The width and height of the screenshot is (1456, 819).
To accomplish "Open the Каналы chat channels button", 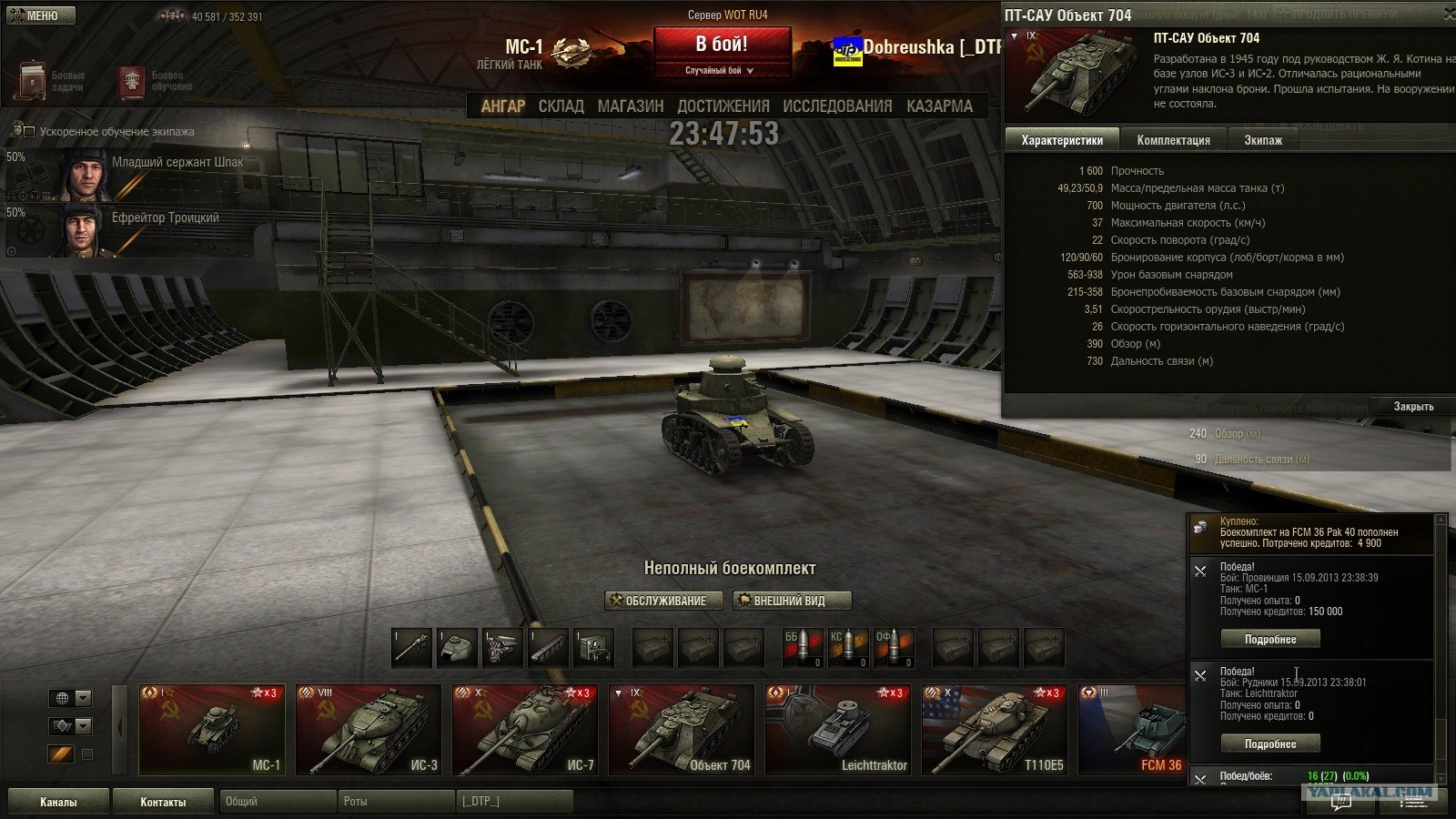I will 58,802.
